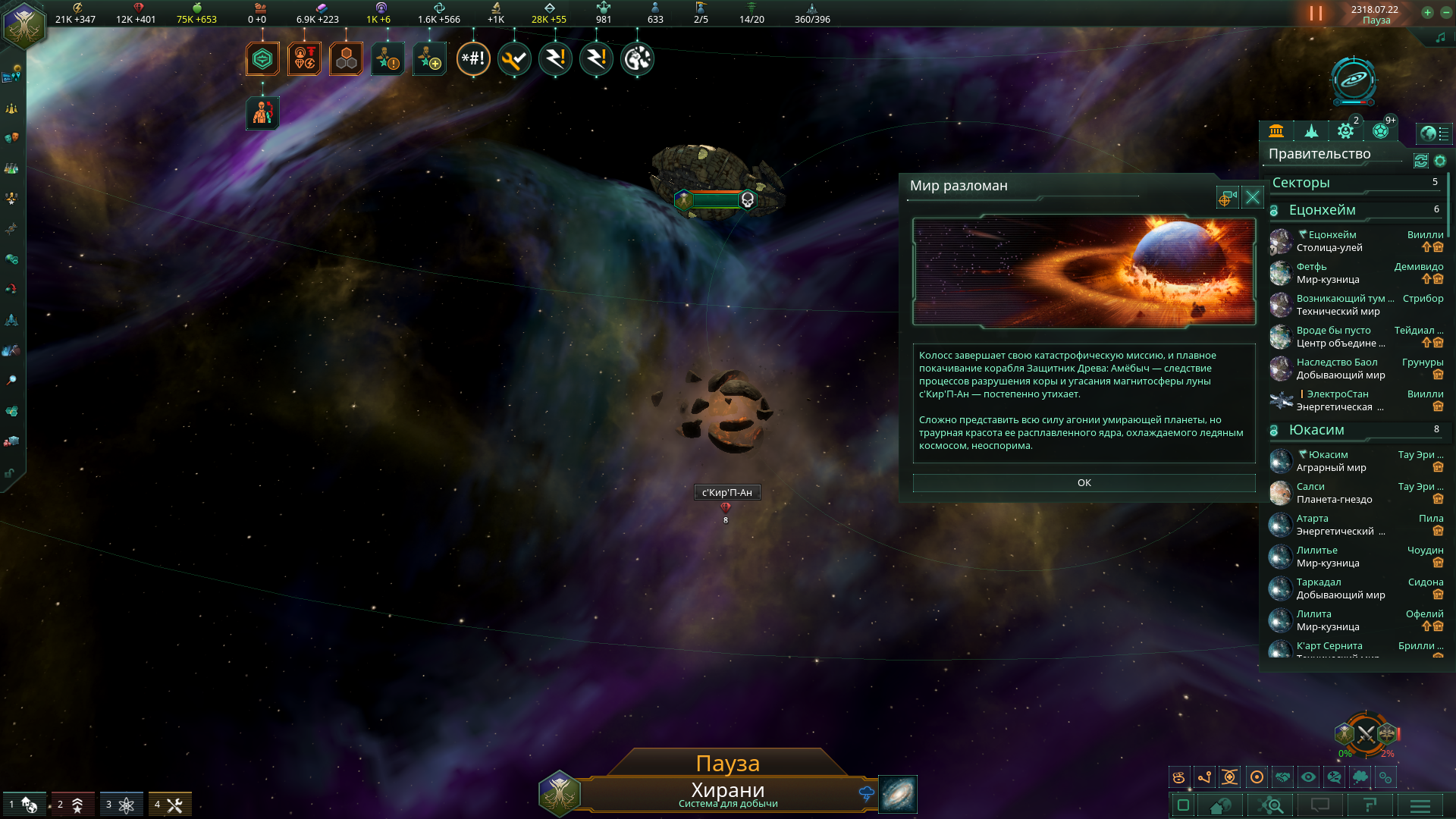Screen dimensions: 1456x819
Task: Open the galaxy map view button
Action: [898, 794]
